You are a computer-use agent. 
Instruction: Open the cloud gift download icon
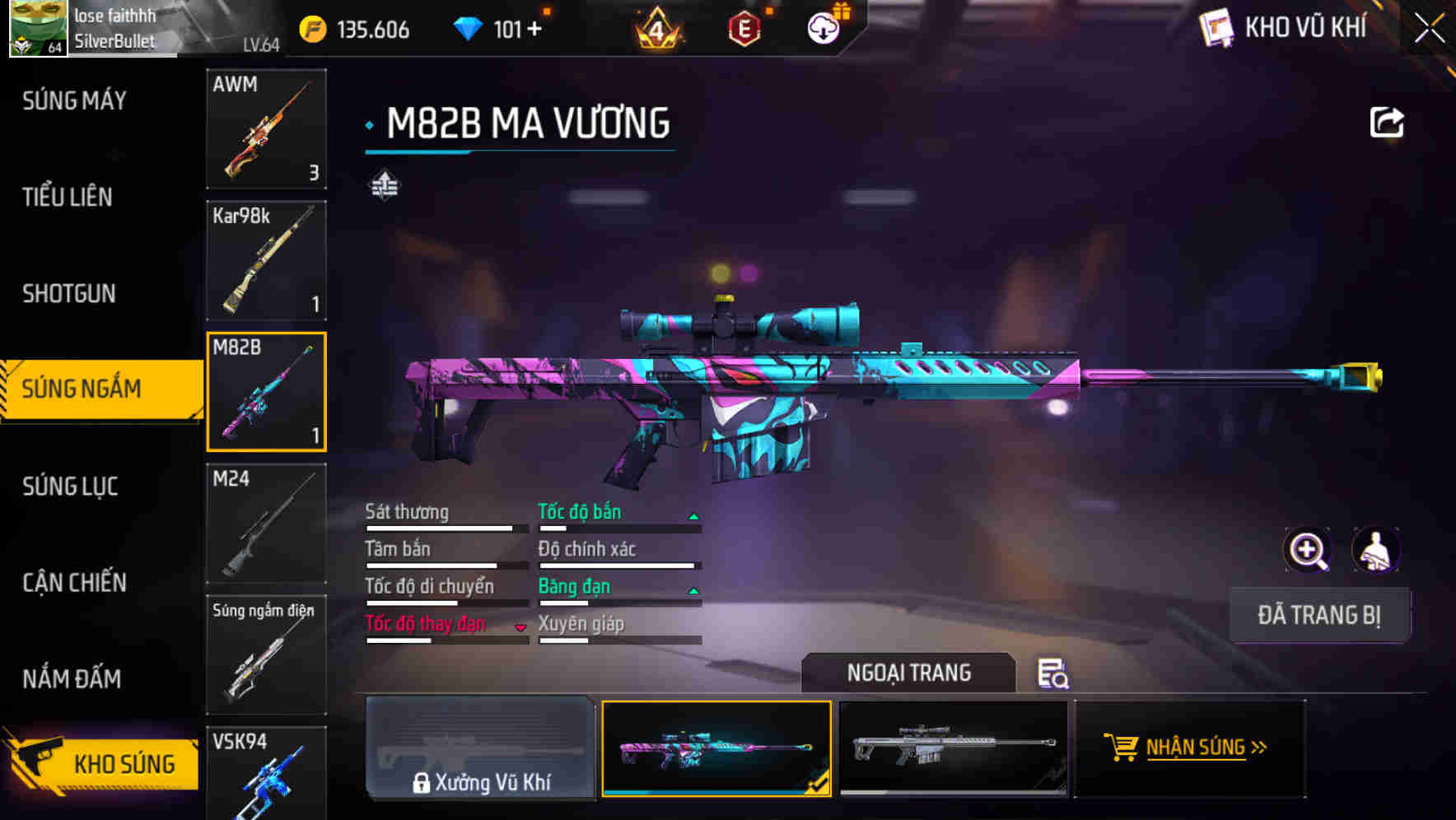click(x=823, y=29)
